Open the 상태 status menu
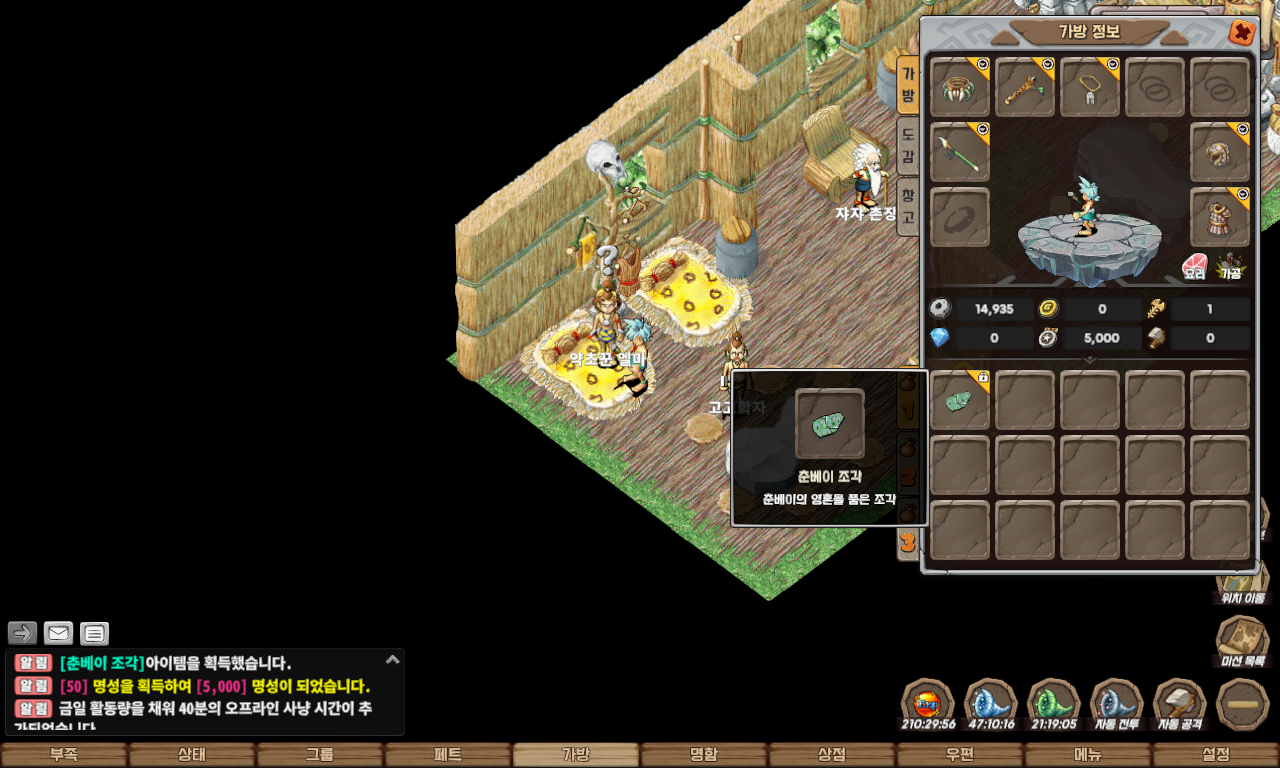 pyautogui.click(x=192, y=755)
